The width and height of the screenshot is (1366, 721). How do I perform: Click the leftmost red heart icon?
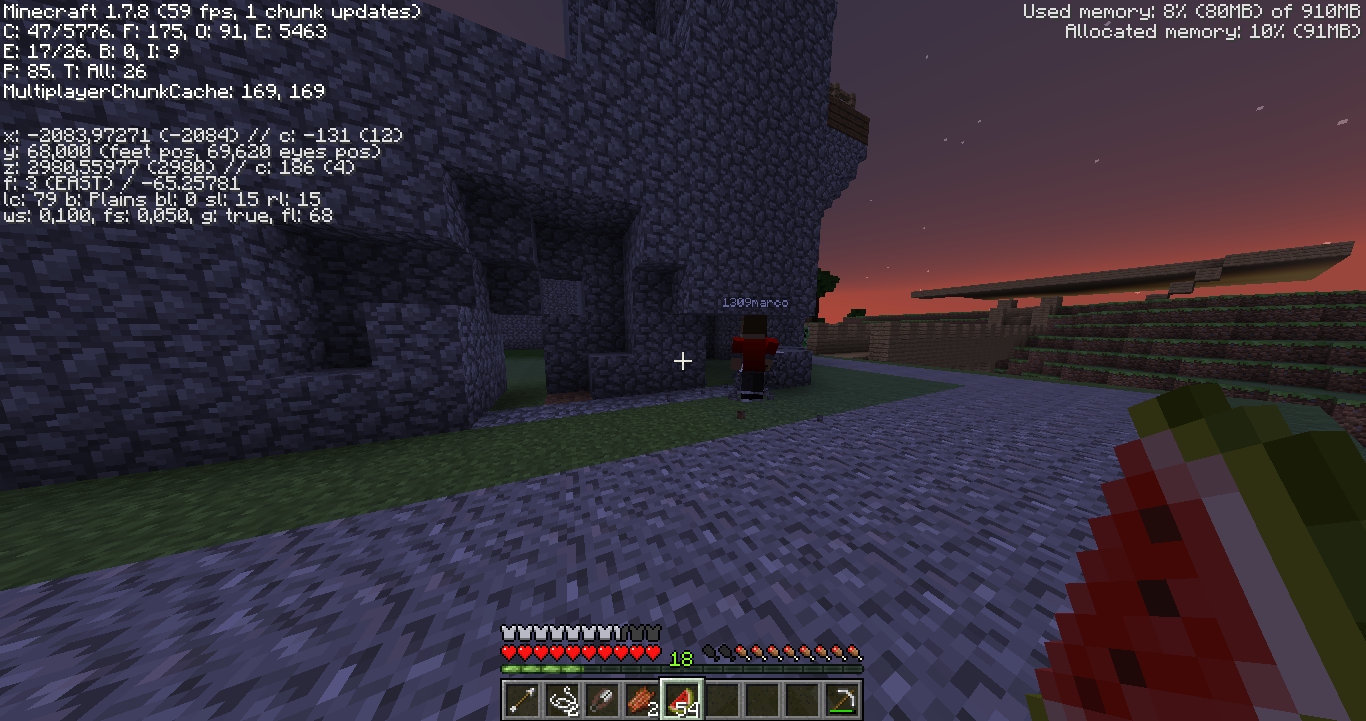[x=509, y=652]
